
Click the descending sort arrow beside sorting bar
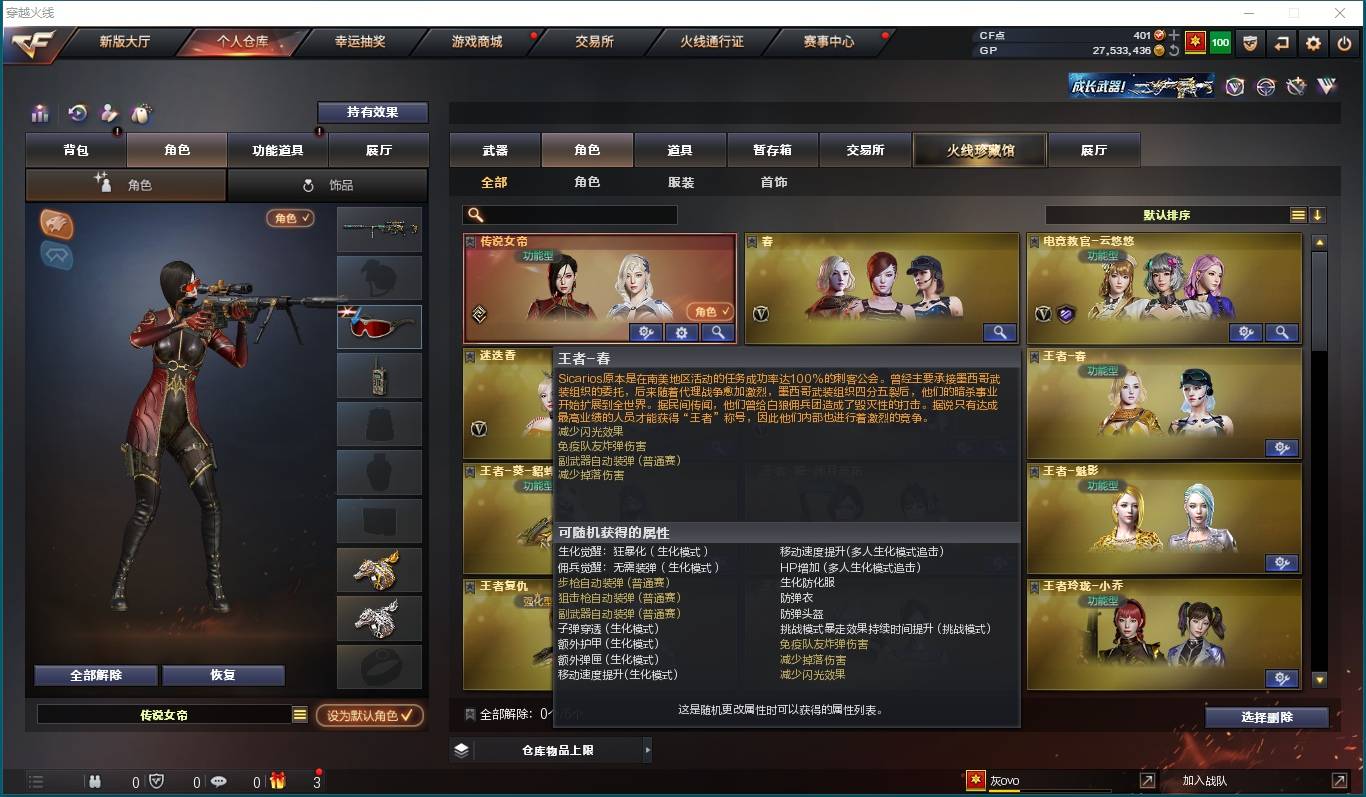(1317, 214)
